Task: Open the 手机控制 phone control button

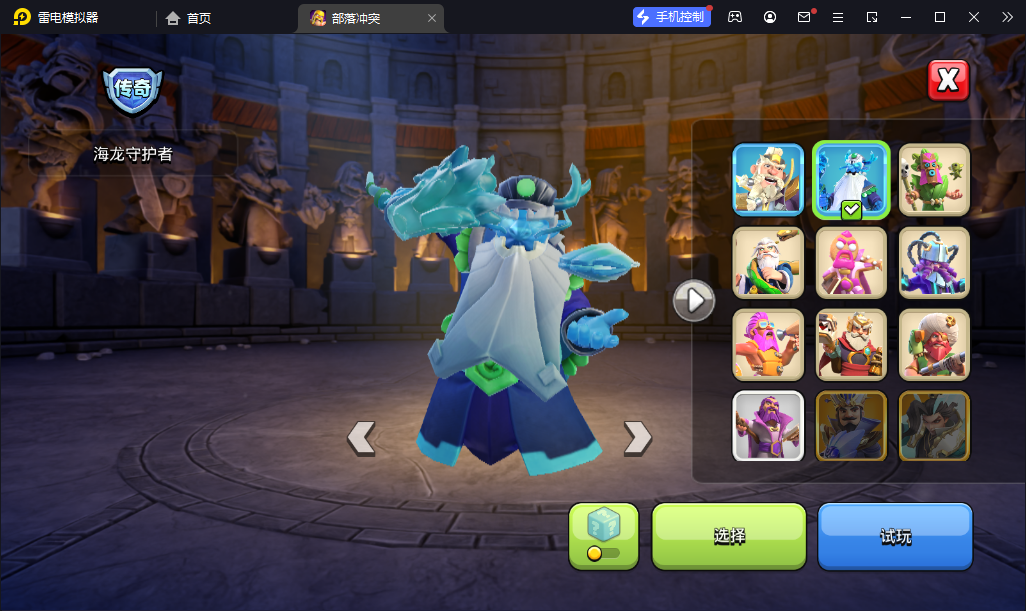Action: pos(671,17)
